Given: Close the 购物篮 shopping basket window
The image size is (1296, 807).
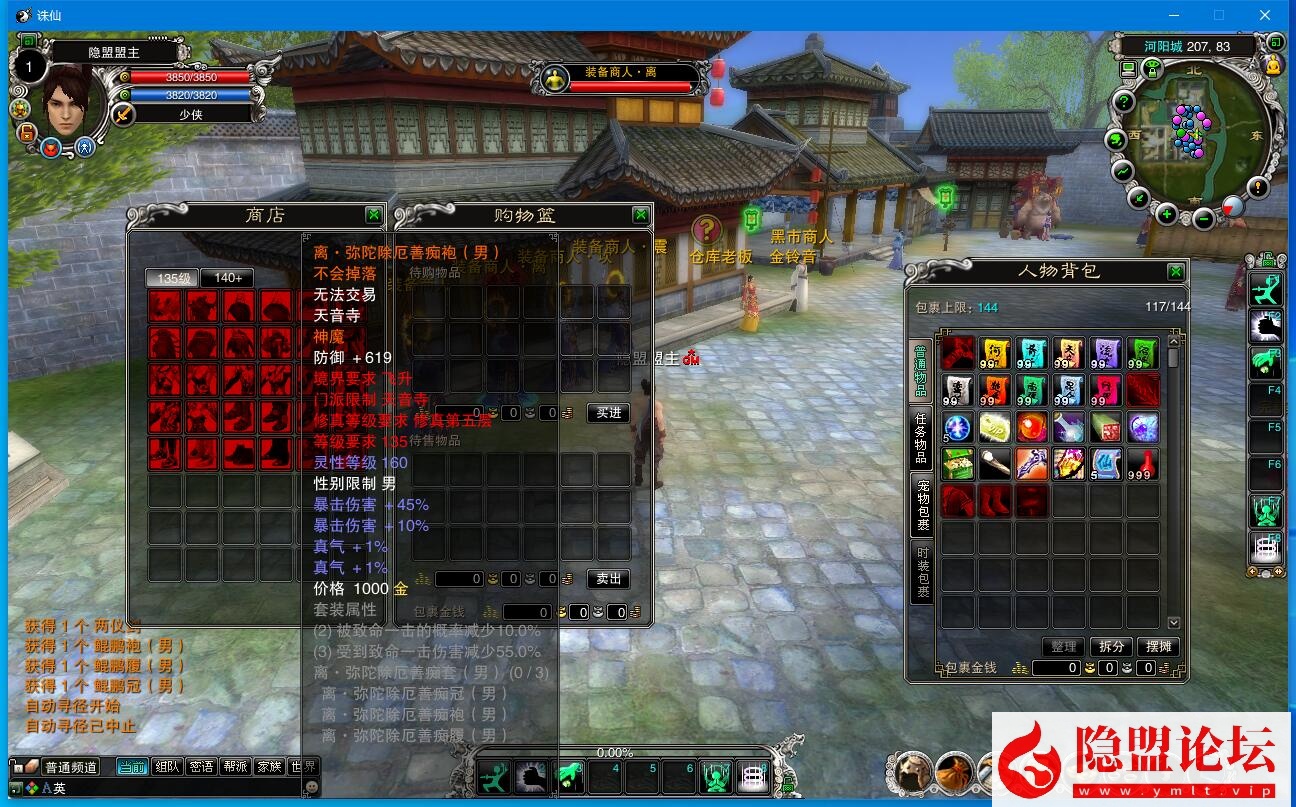Looking at the screenshot, I should [x=640, y=215].
